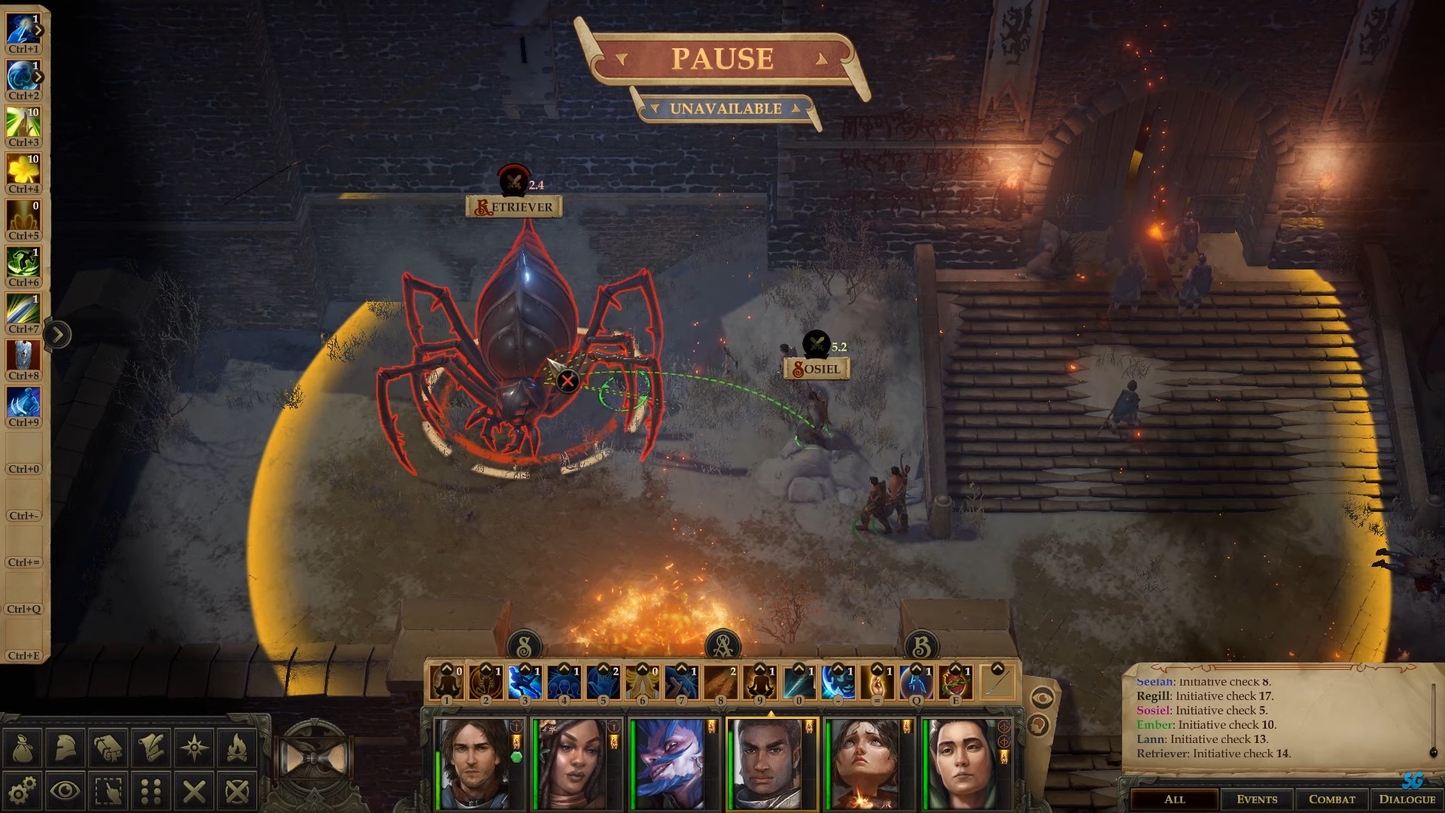Select the blue-faced tiefling portrait

point(669,765)
